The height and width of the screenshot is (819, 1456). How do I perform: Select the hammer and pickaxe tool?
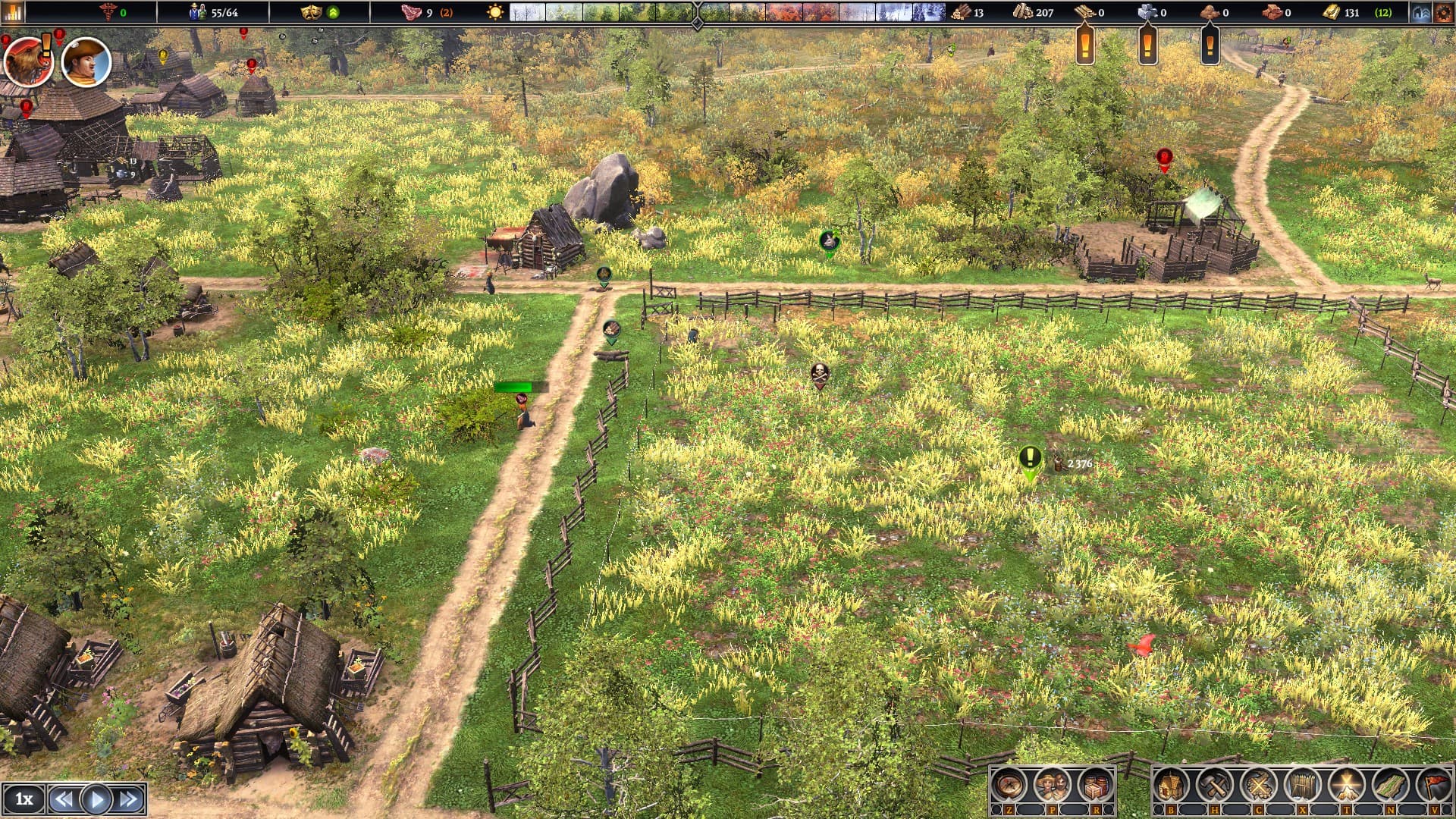pyautogui.click(x=1214, y=786)
